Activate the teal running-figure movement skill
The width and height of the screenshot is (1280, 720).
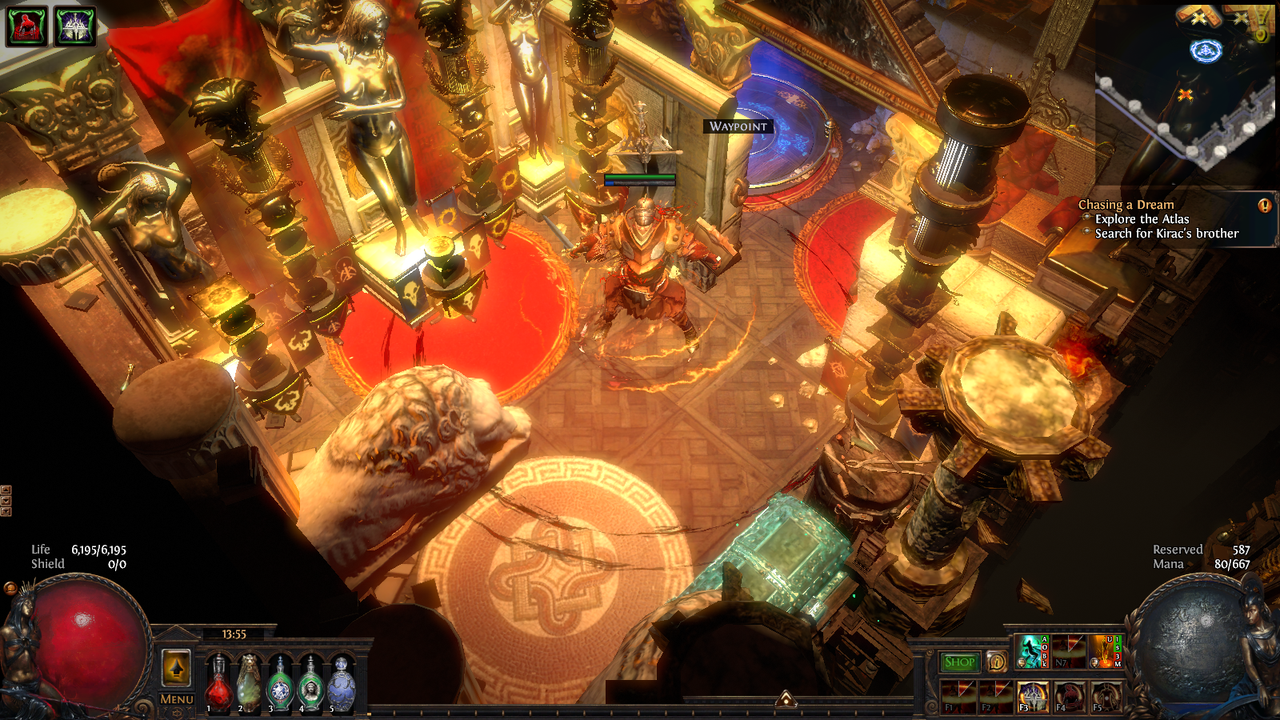[1032, 652]
